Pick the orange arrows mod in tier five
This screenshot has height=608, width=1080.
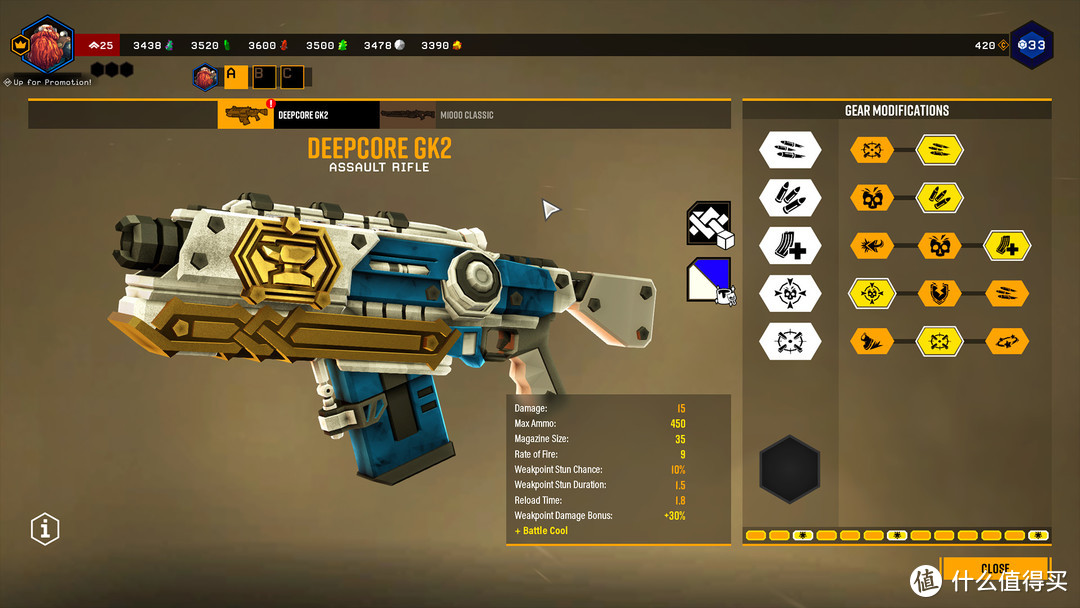pos(1008,342)
